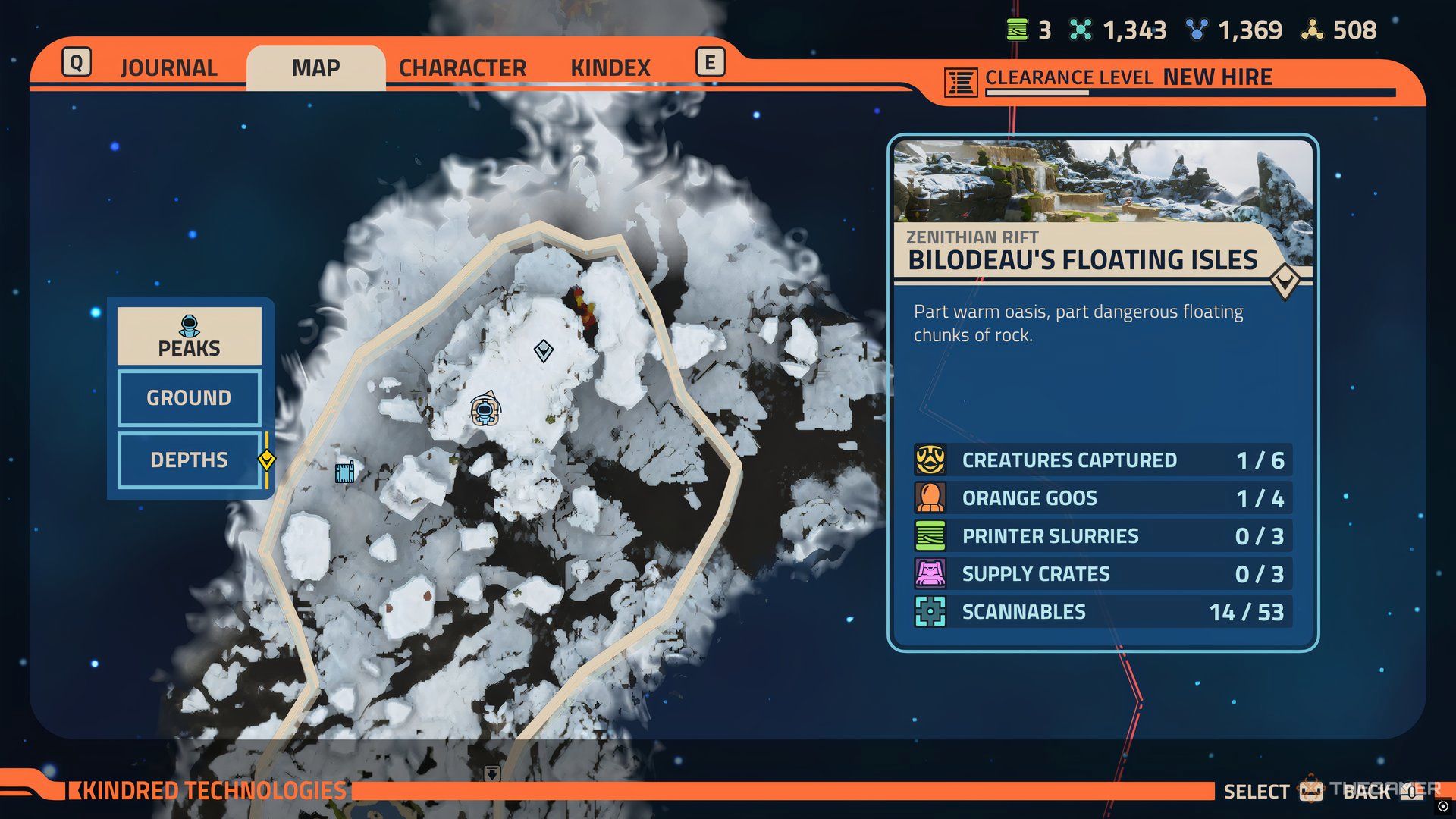Open Bilodeau's Floating Isles location thumbnail
Image resolution: width=1456 pixels, height=819 pixels.
1103,182
